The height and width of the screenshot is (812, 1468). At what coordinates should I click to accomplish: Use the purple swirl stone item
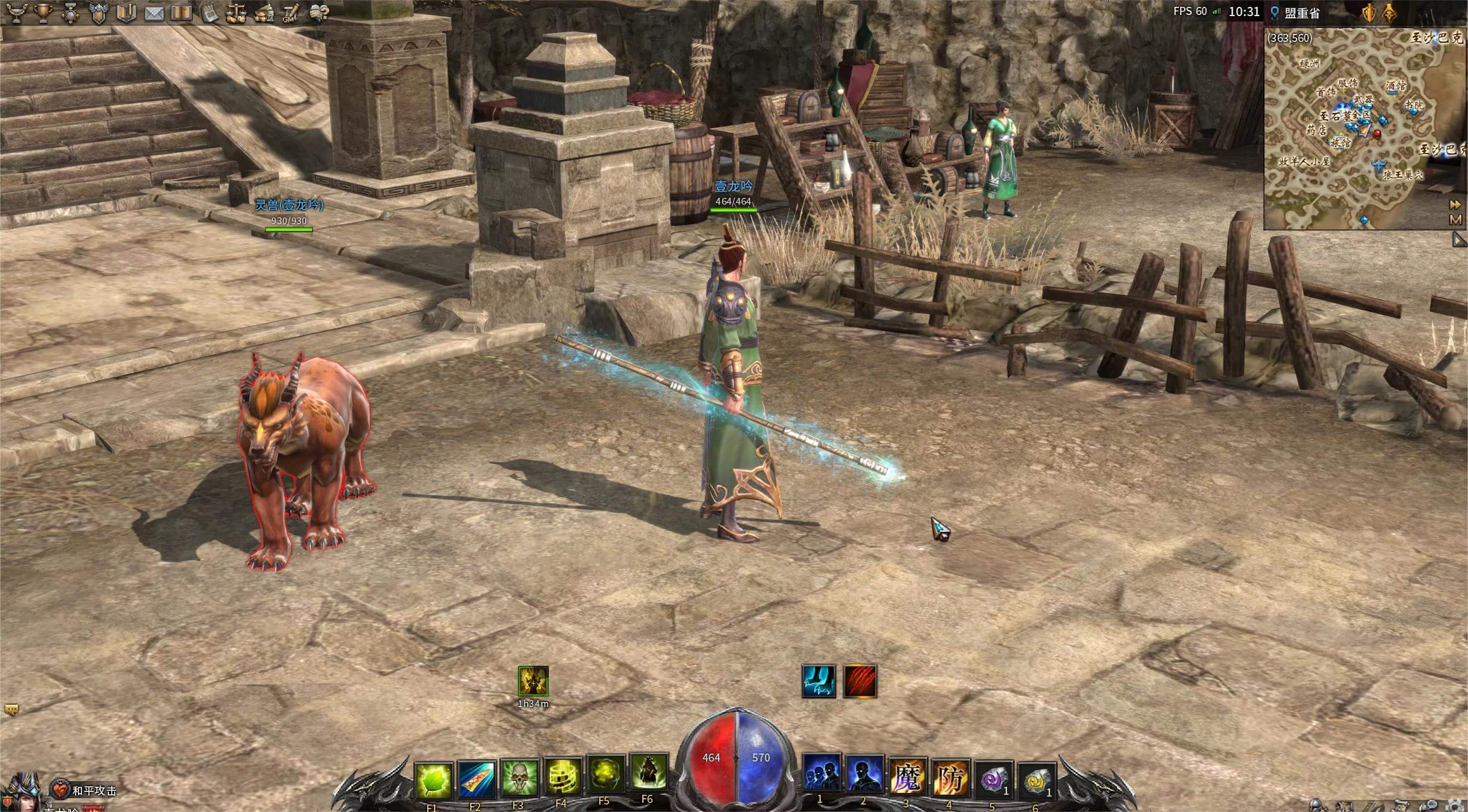coord(993,780)
